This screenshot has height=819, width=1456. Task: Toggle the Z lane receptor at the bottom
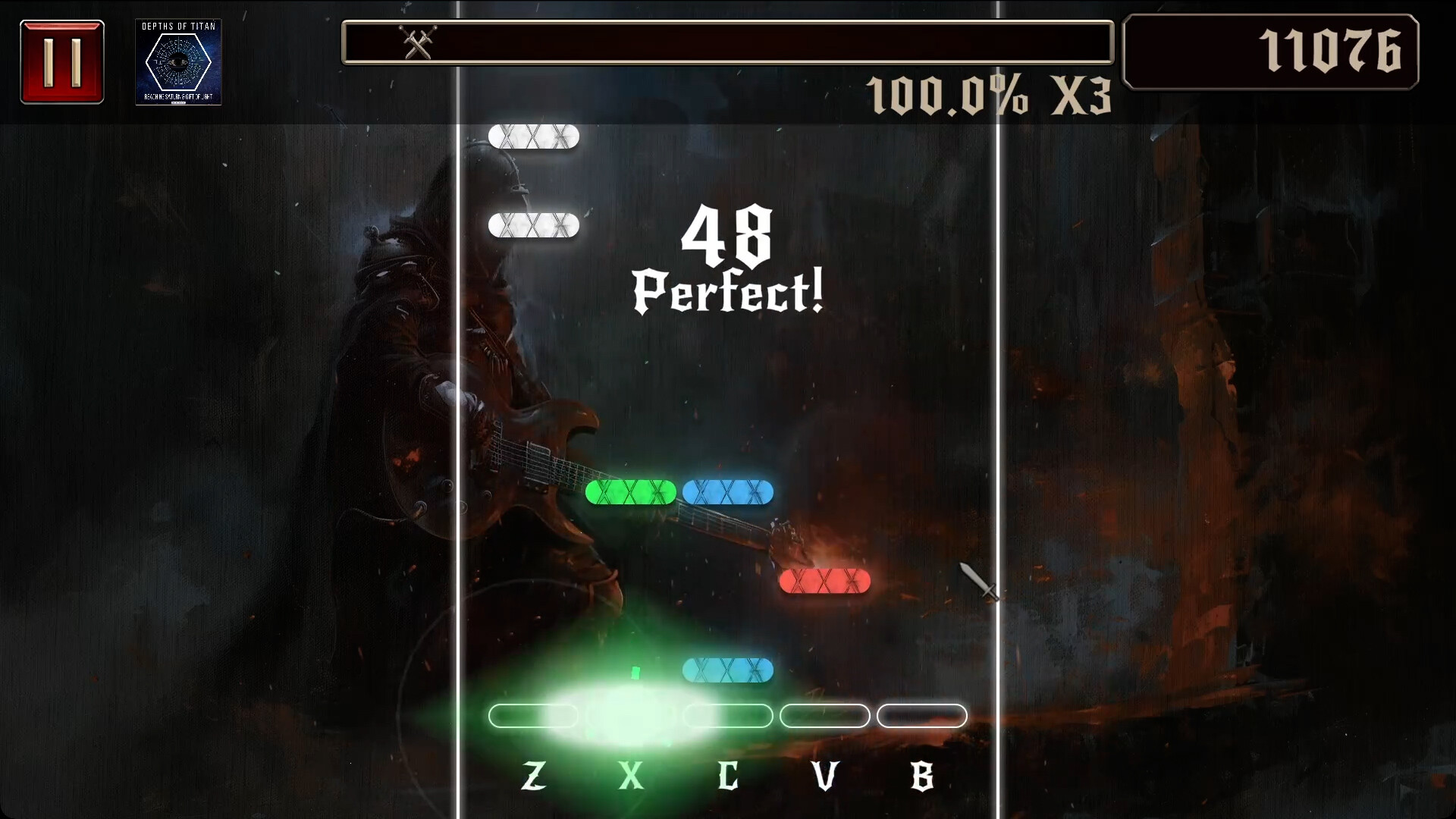535,716
